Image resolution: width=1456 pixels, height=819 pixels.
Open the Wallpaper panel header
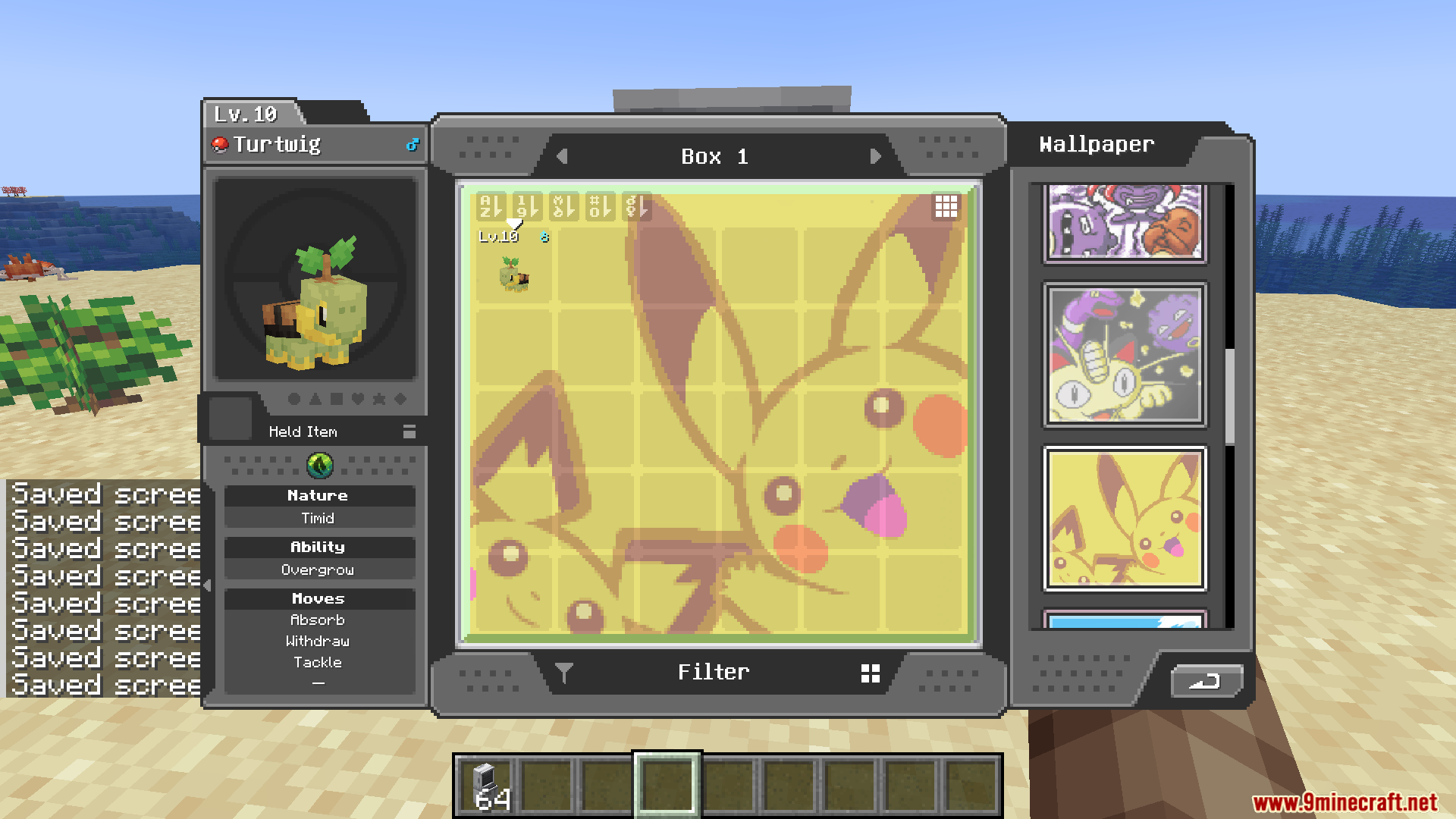[1096, 144]
